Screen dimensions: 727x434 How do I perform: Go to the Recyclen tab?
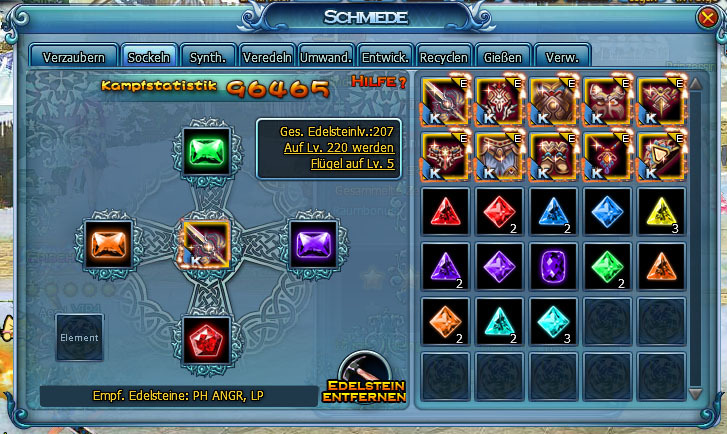[x=443, y=56]
